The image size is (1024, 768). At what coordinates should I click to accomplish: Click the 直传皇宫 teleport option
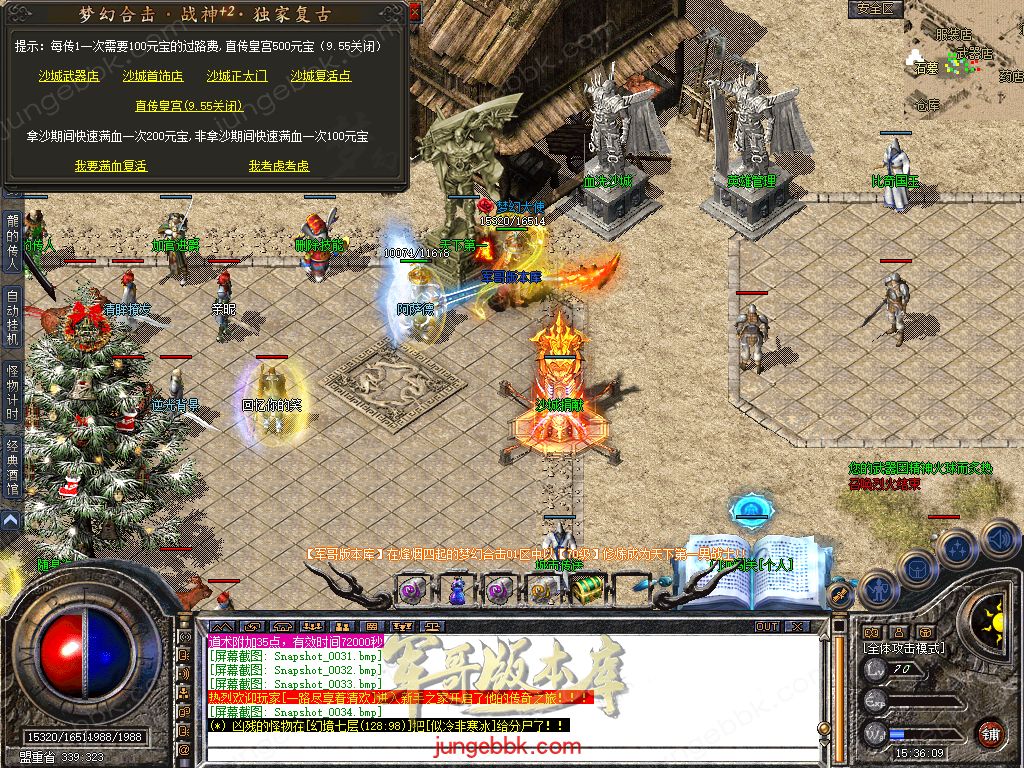click(189, 106)
